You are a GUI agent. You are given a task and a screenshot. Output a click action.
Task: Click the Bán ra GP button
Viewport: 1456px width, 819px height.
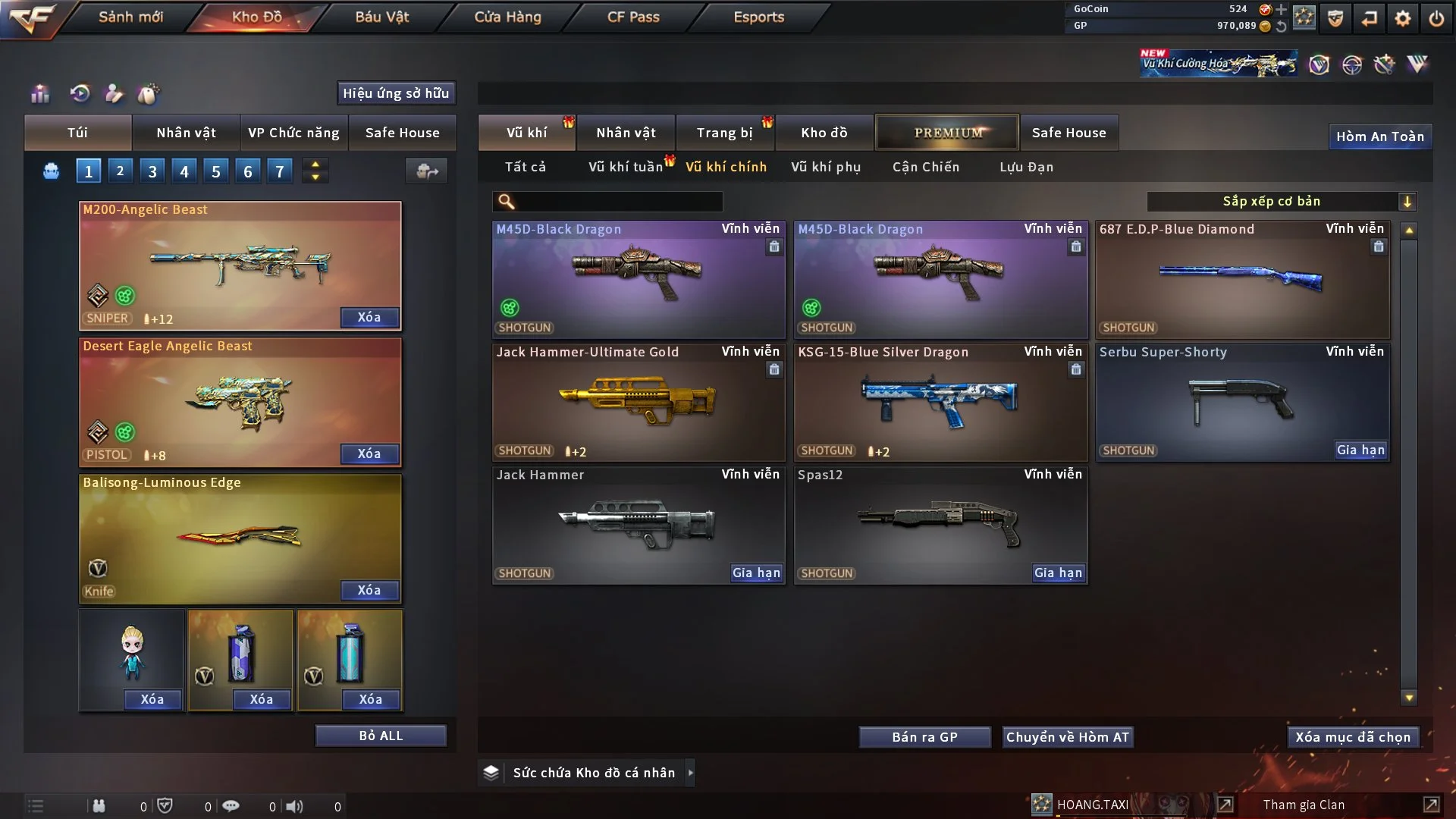924,737
